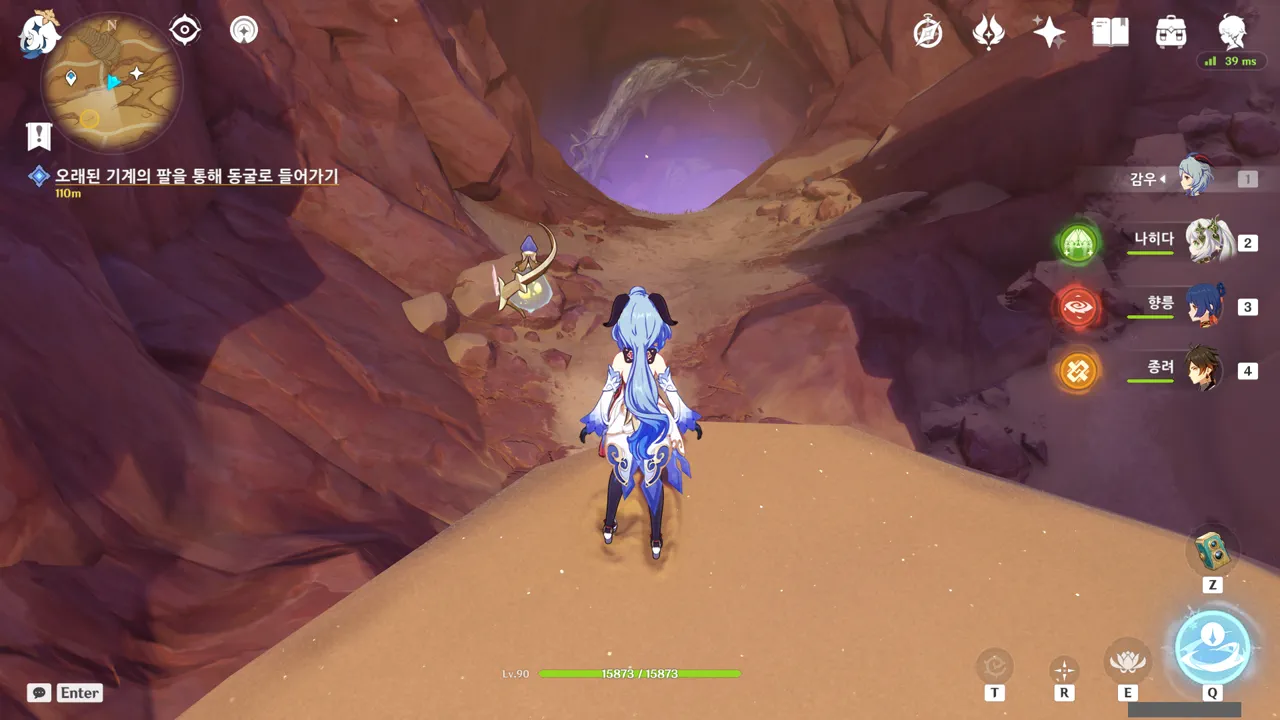Switch to party member 종려
Viewport: 1280px width, 720px height.
click(1206, 370)
